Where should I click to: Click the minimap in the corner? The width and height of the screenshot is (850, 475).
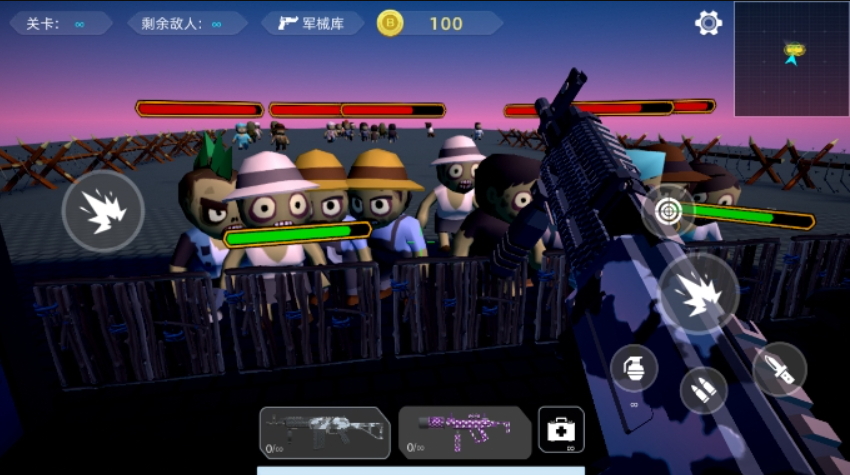point(791,59)
